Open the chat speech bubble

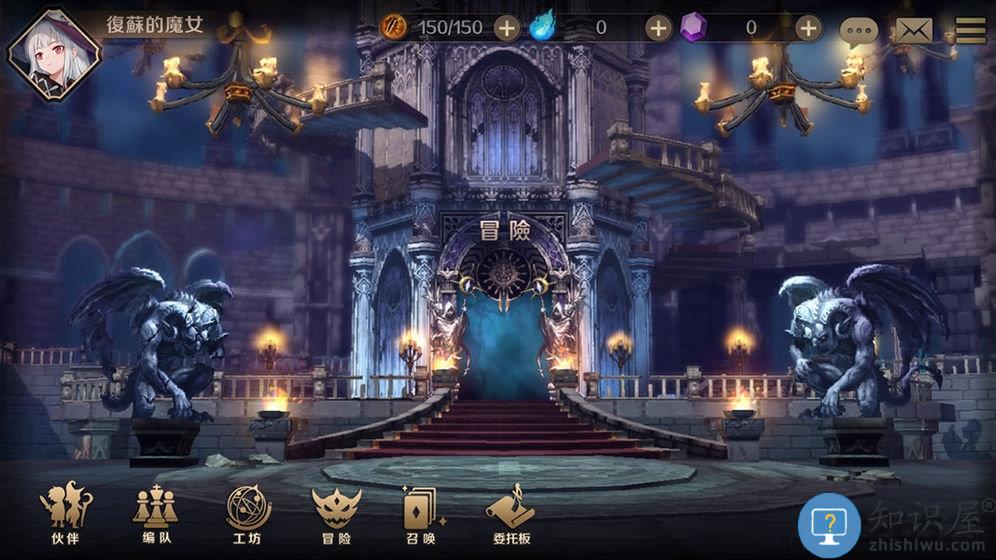[858, 32]
